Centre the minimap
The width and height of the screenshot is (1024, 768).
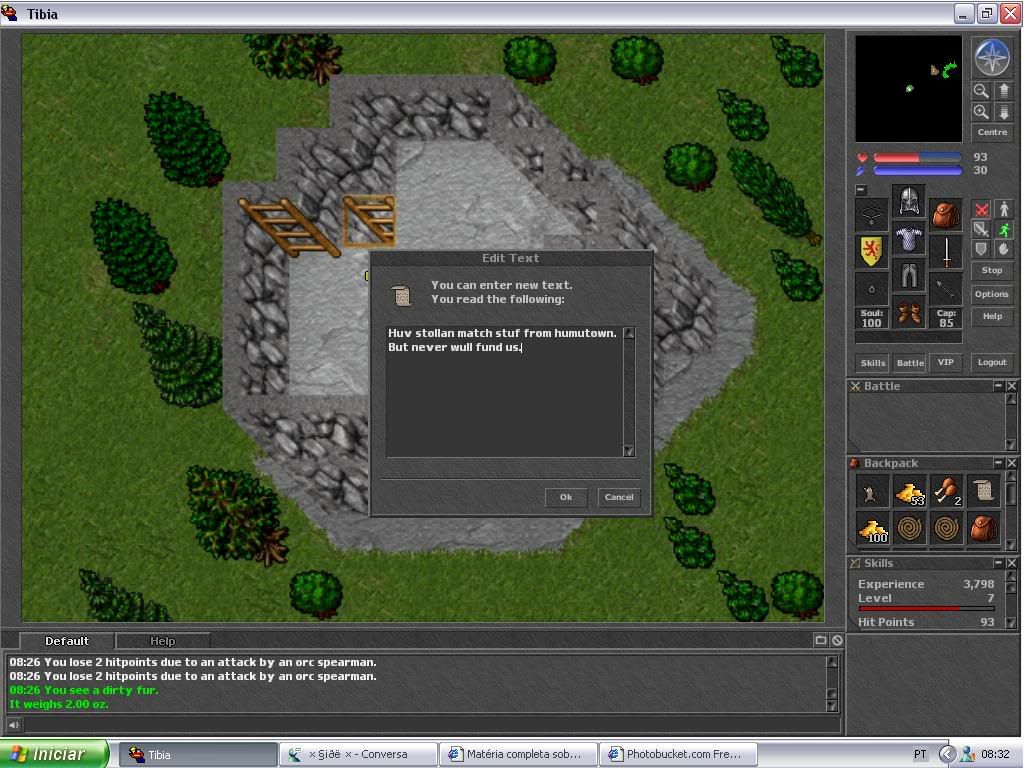pyautogui.click(x=991, y=132)
